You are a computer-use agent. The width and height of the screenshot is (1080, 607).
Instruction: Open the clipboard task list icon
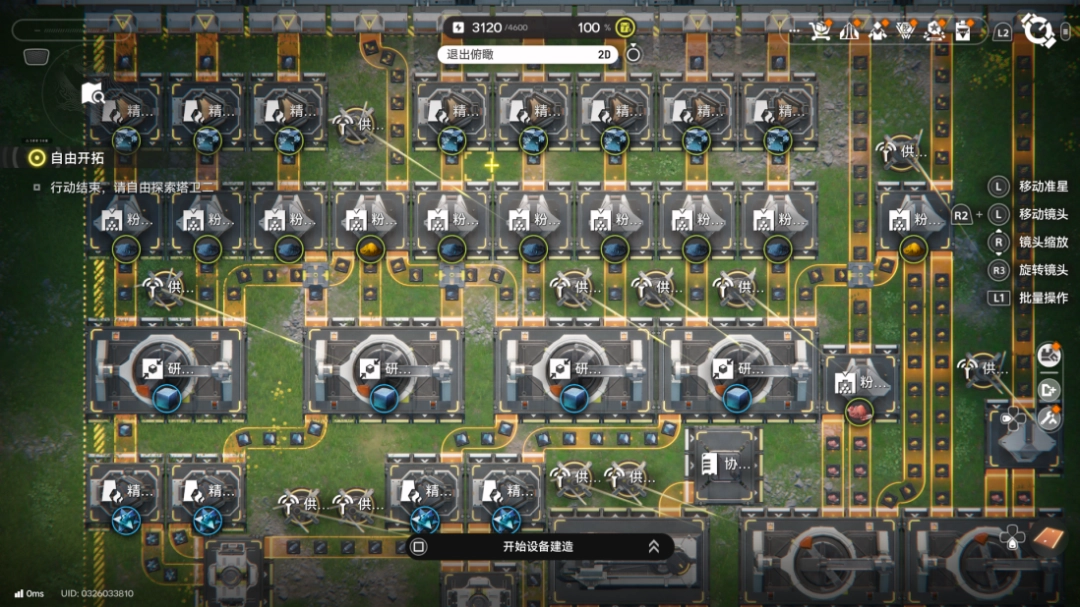[964, 30]
